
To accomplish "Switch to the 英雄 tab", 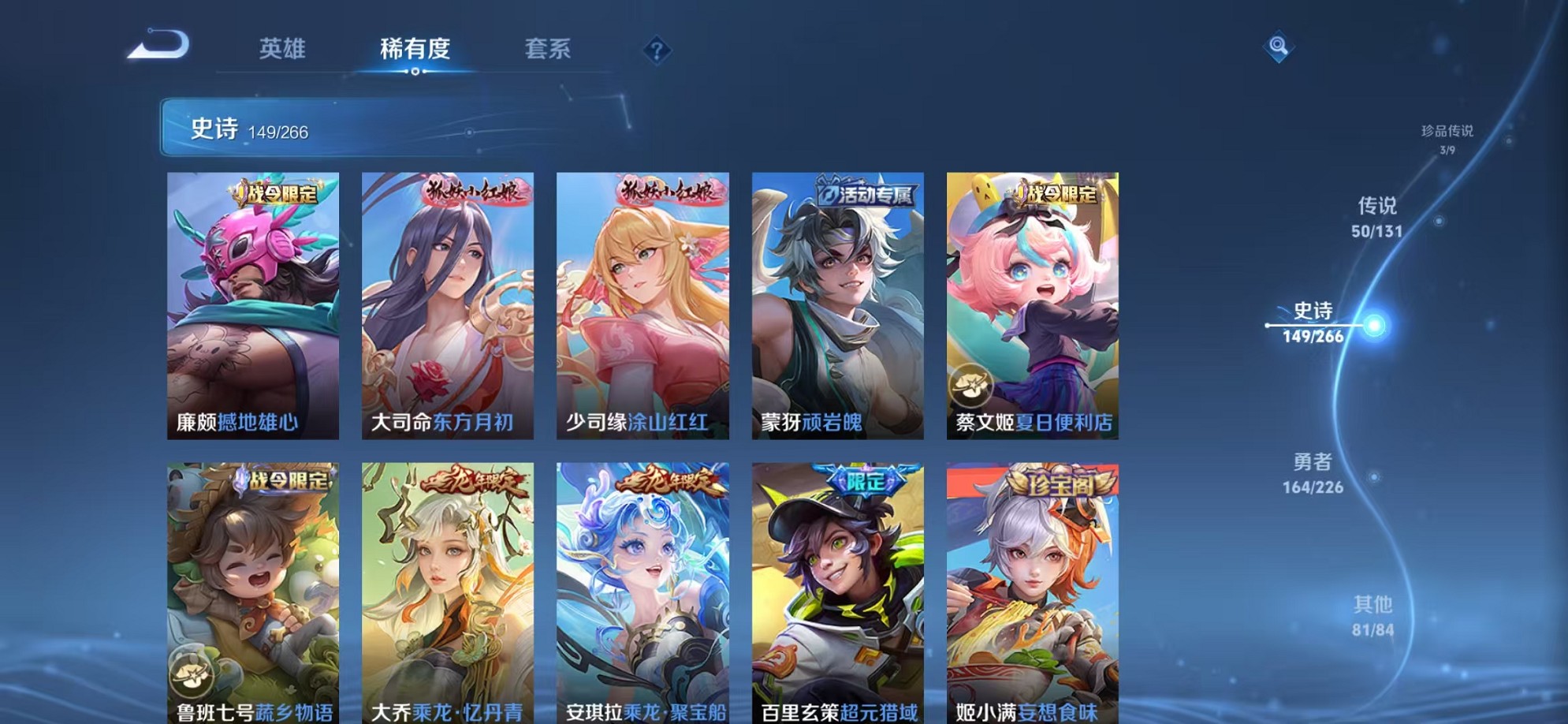I will pos(281,49).
